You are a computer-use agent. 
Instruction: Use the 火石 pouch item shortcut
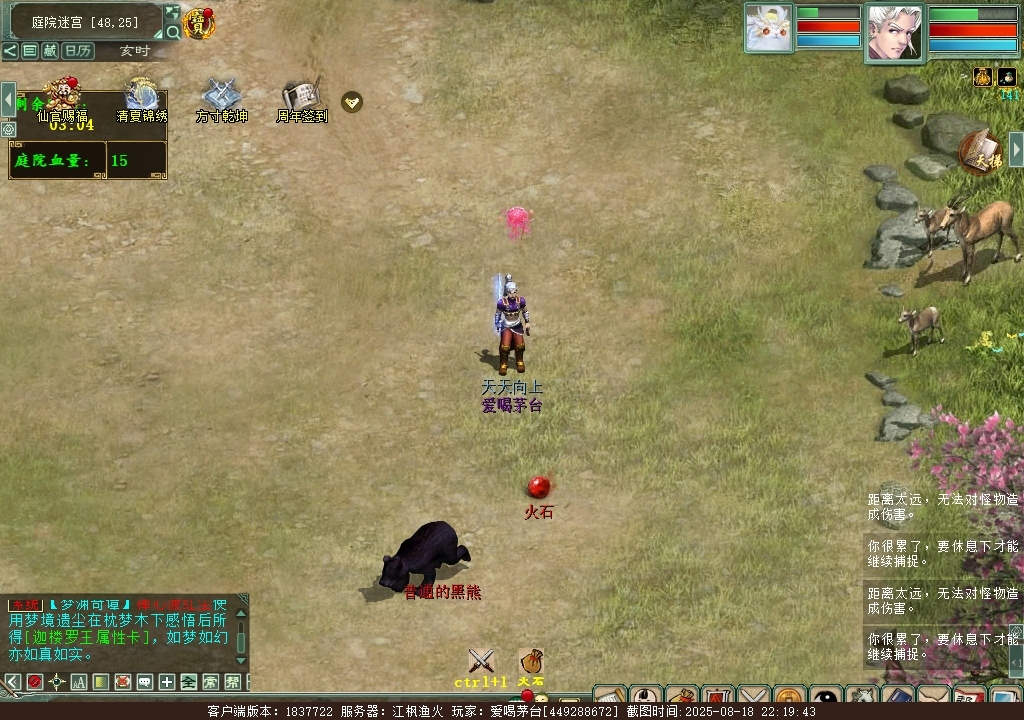pos(532,661)
